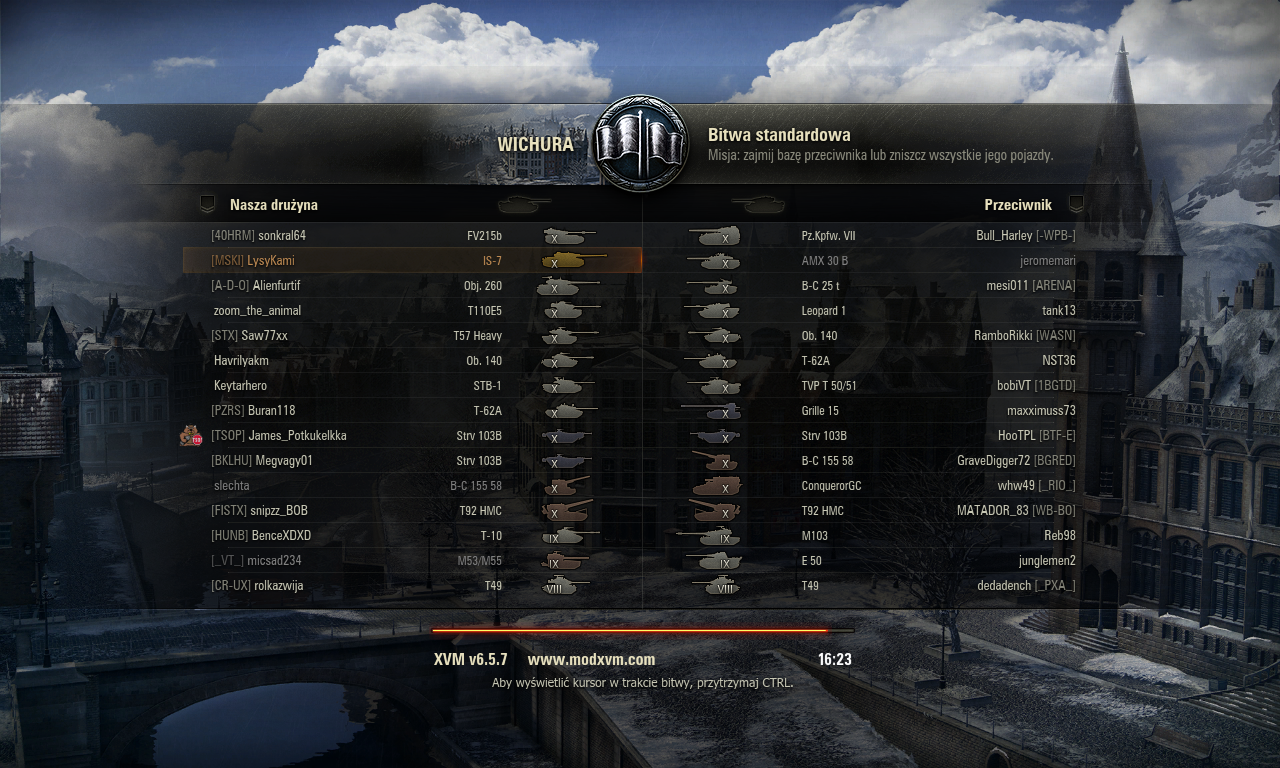
Task: Click the shield icon beside Nasza drużyna
Action: (208, 204)
